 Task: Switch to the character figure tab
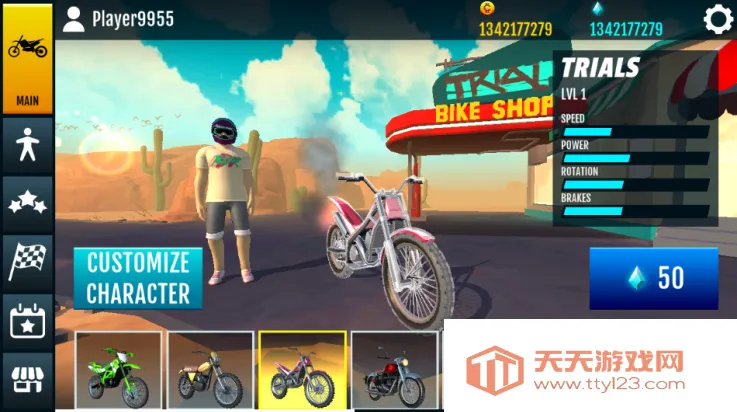27,146
